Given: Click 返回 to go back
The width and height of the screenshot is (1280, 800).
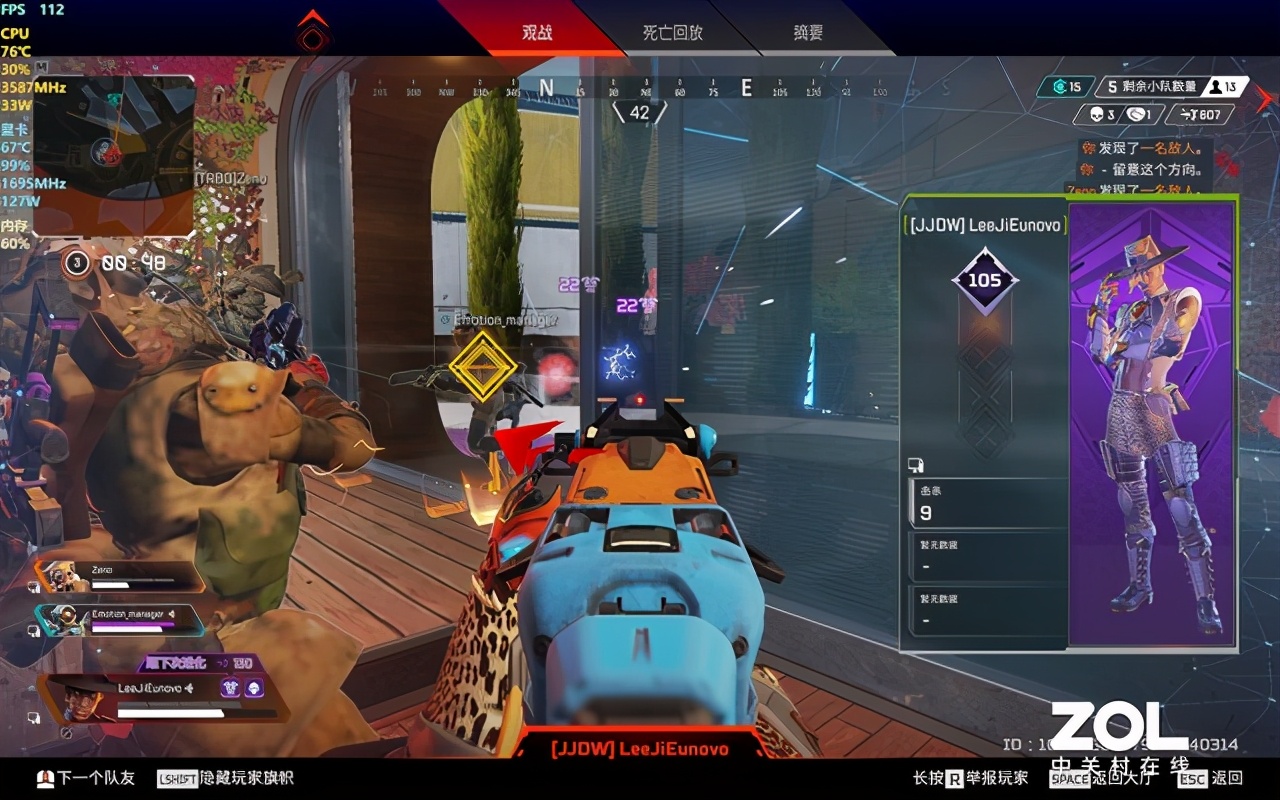Looking at the screenshot, I should pyautogui.click(x=1210, y=778).
